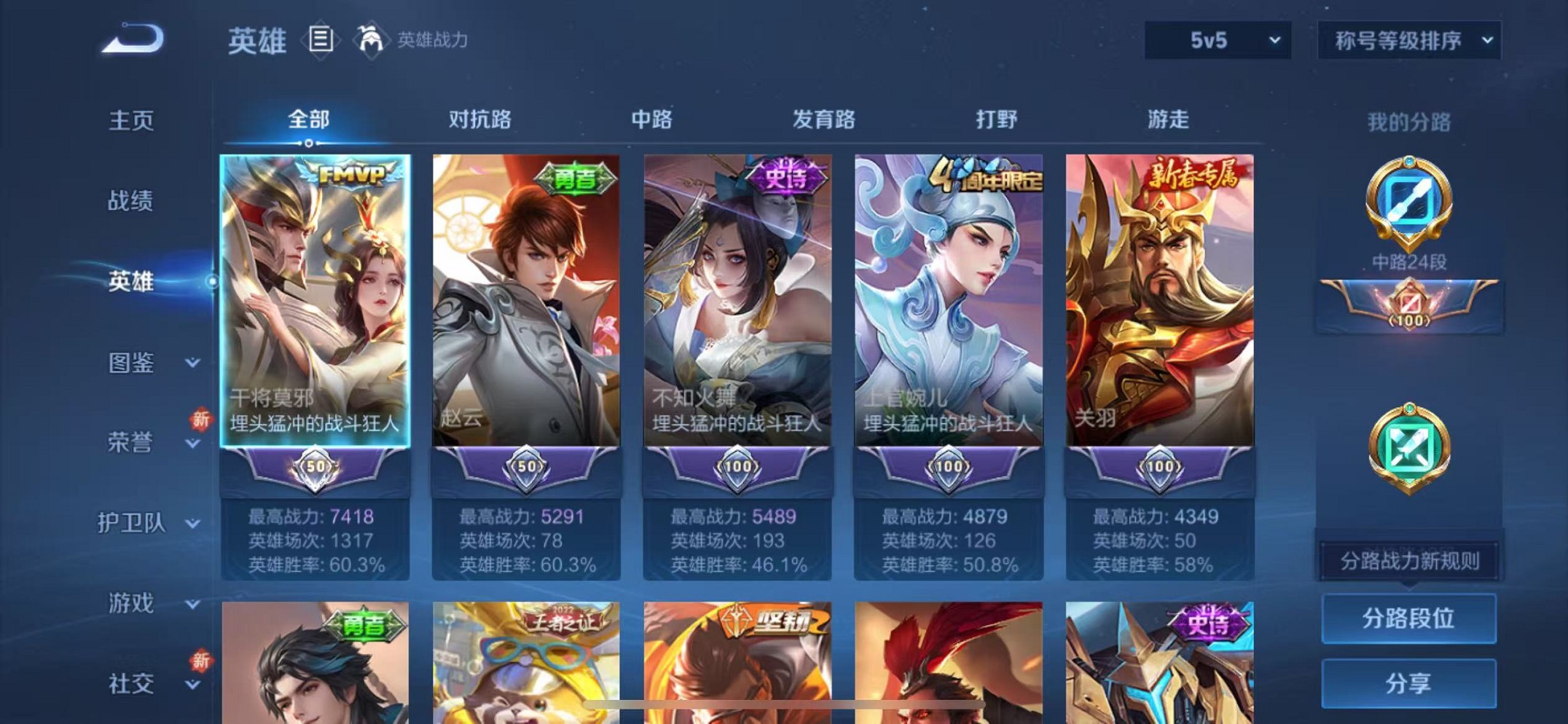Open the 称号等级排序 sorting dropdown
The height and width of the screenshot is (724, 1568).
pyautogui.click(x=1408, y=40)
